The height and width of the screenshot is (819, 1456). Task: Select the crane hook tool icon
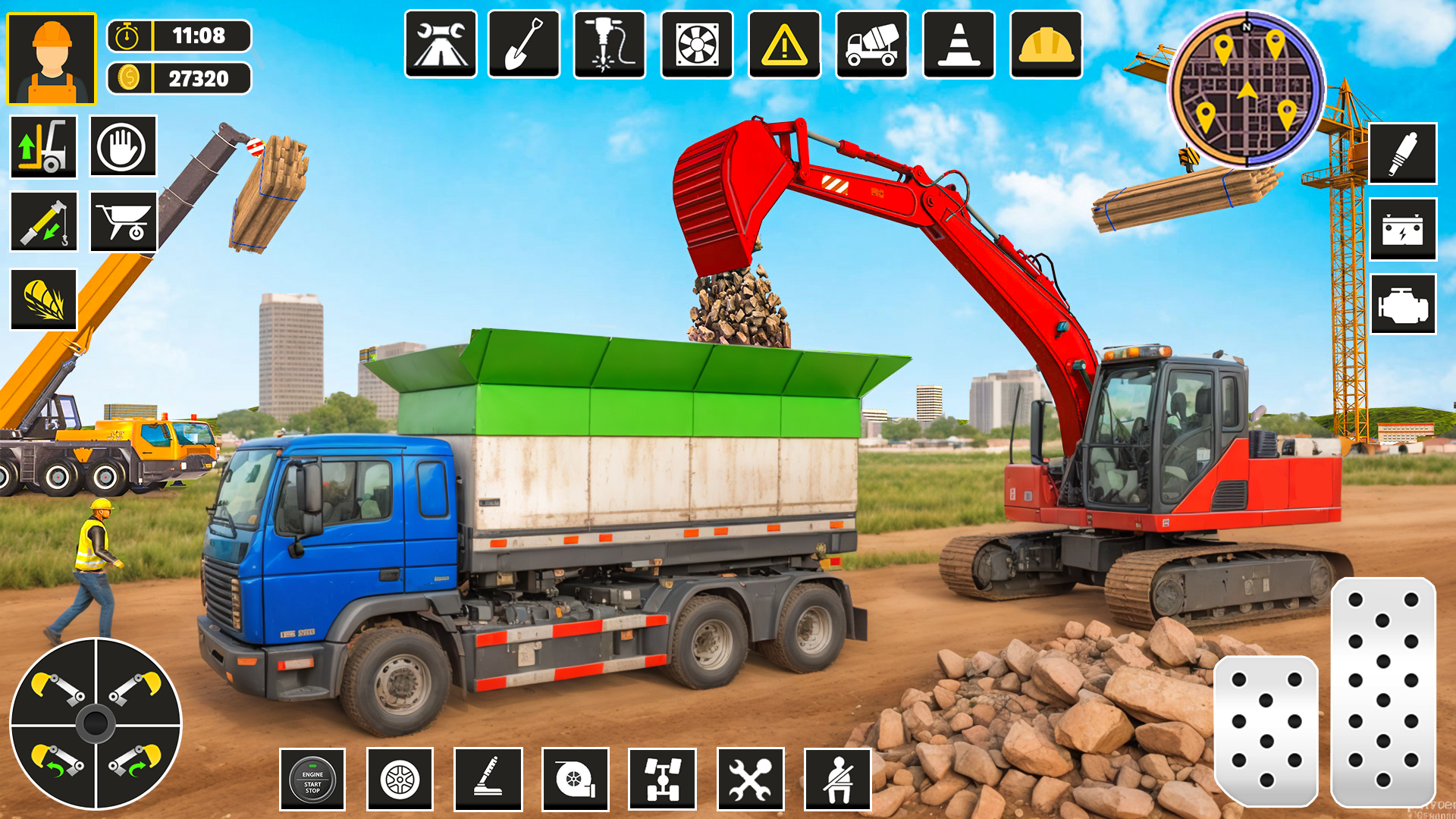[43, 222]
